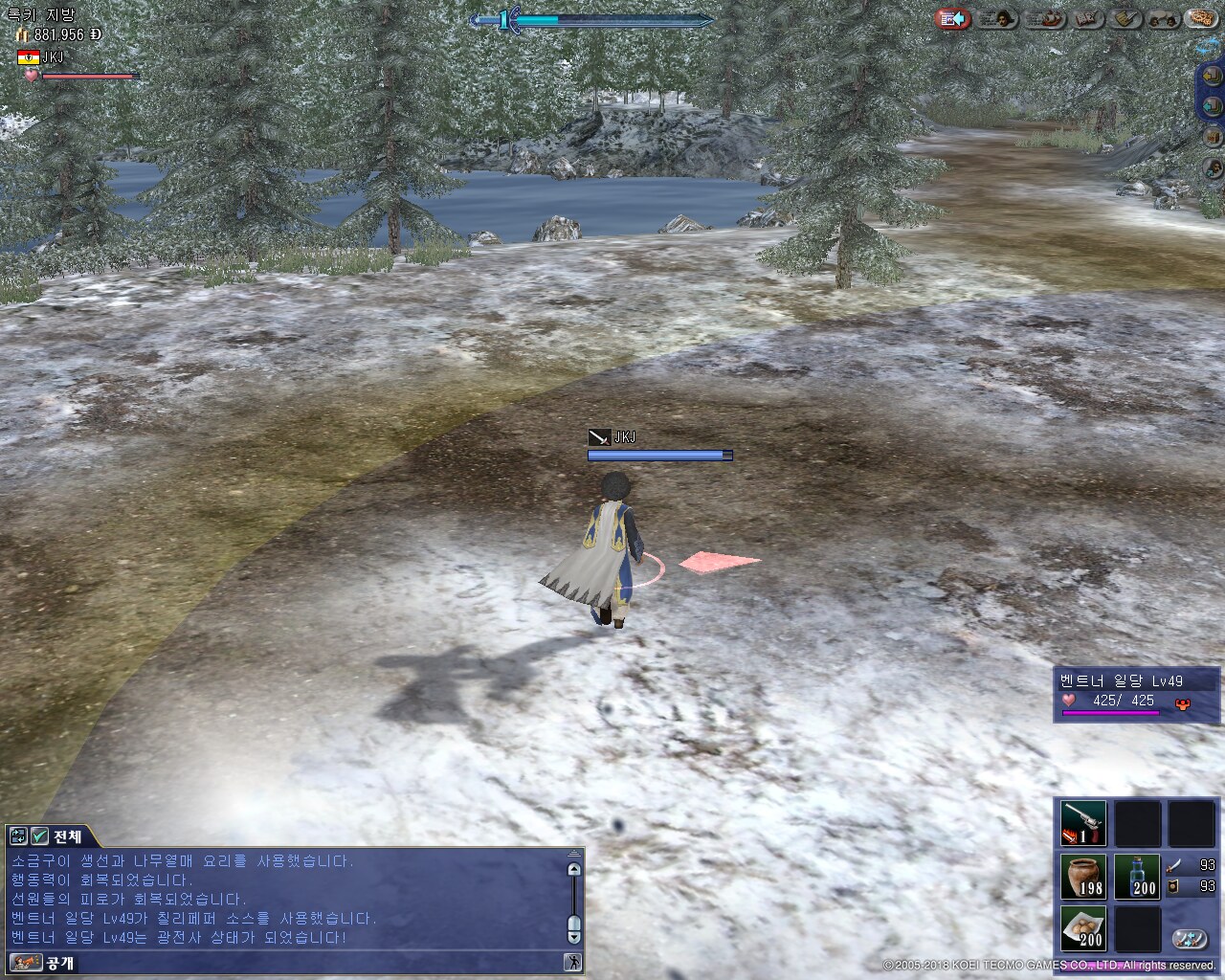Click the red menu-collapse arrow button
This screenshot has width=1225, height=980.
(952, 19)
